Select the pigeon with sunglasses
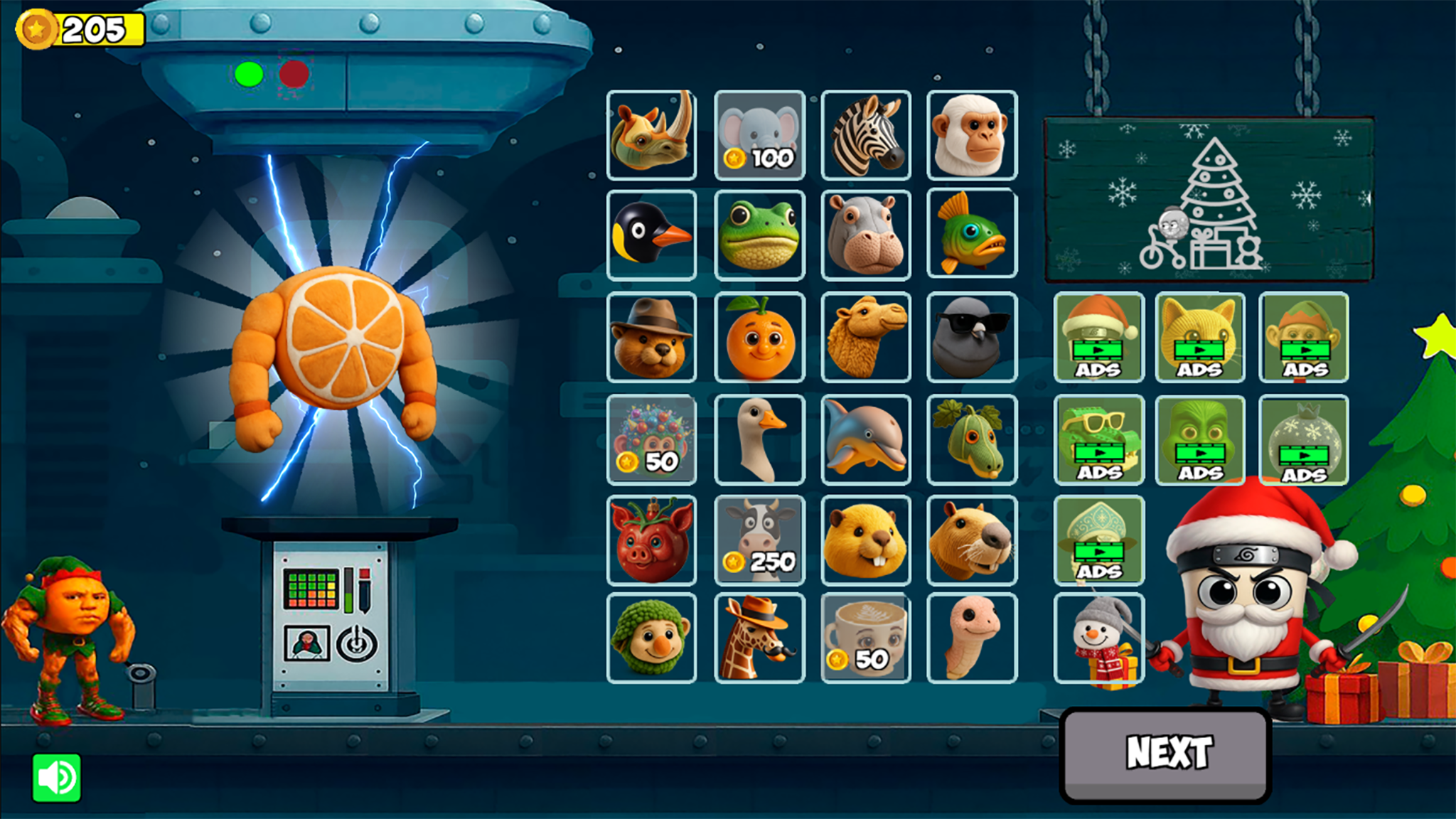Image resolution: width=1456 pixels, height=819 pixels. 973,338
